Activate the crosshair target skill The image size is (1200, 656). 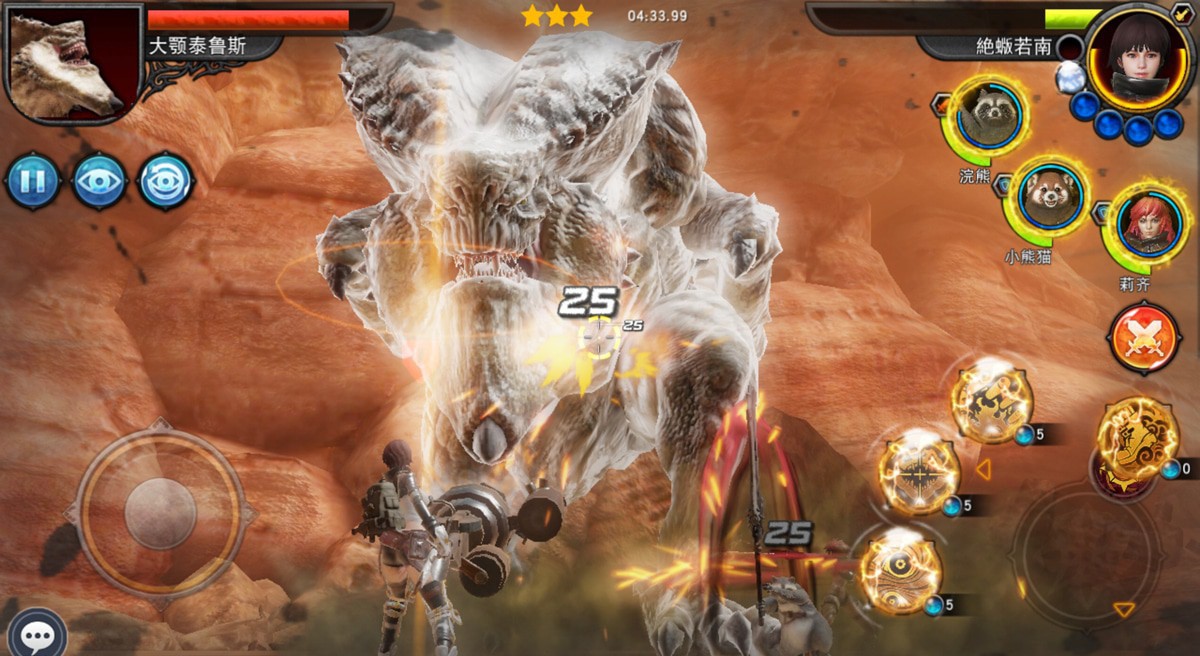coord(918,474)
